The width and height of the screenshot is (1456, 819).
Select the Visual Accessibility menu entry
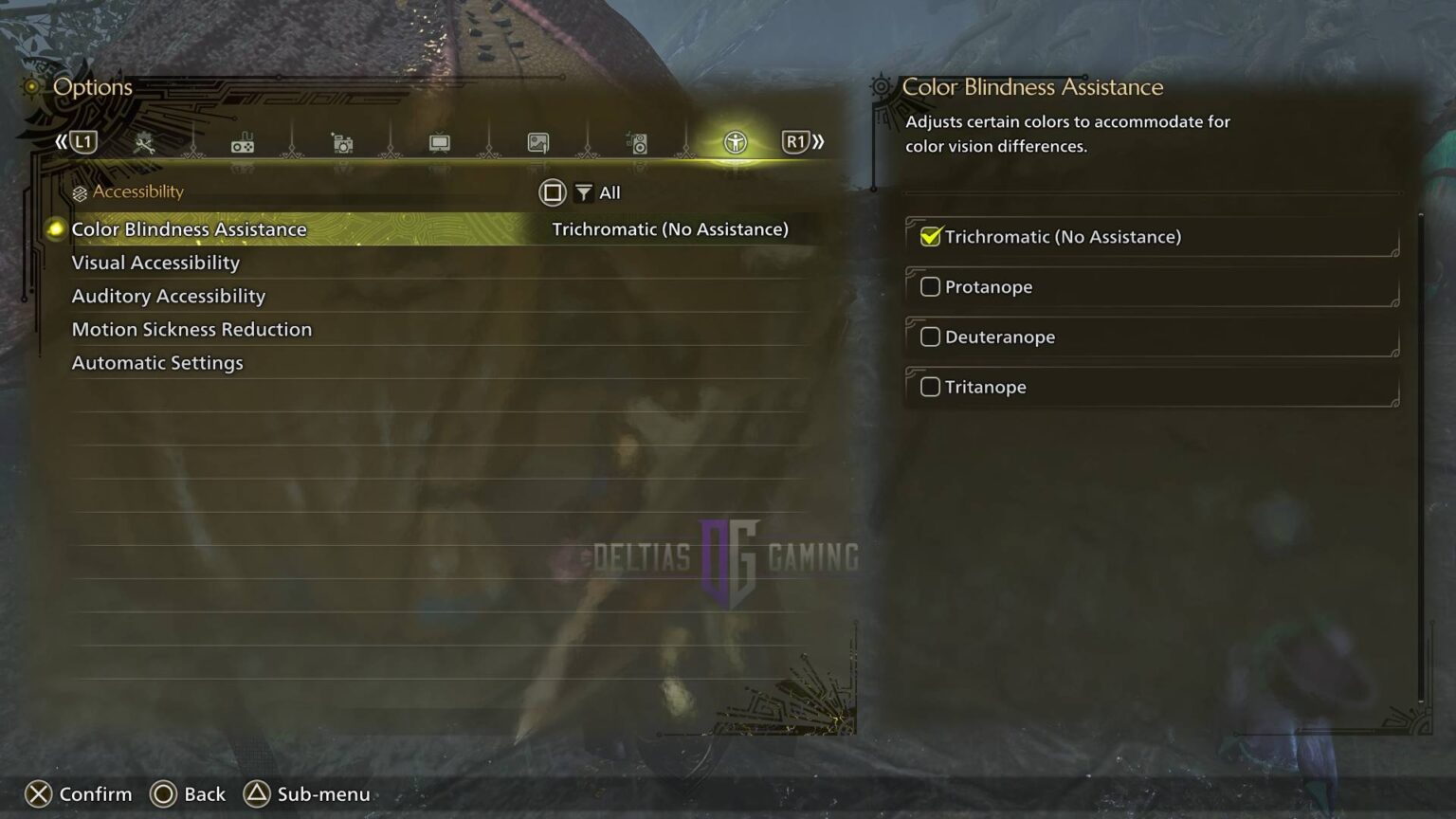coord(155,263)
